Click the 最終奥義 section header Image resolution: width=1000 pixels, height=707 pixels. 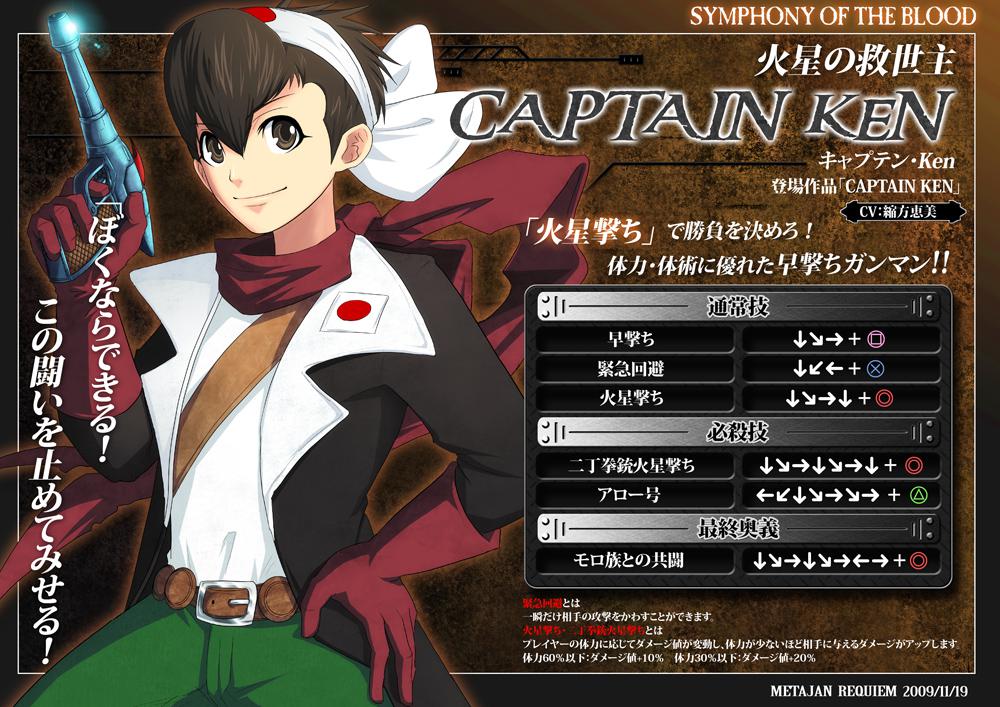(x=735, y=527)
